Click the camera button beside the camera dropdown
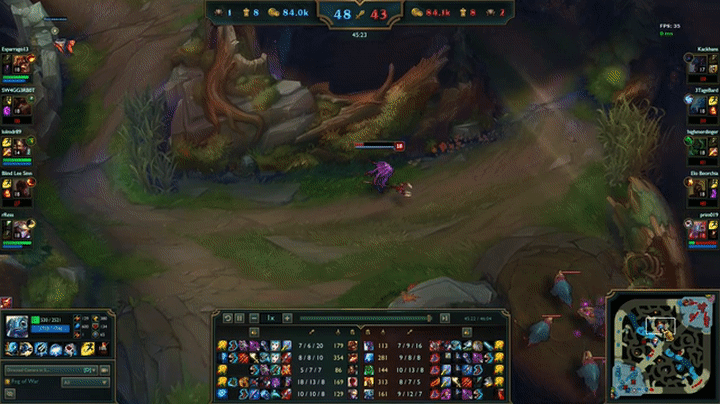This screenshot has width=720, height=404. (104, 370)
